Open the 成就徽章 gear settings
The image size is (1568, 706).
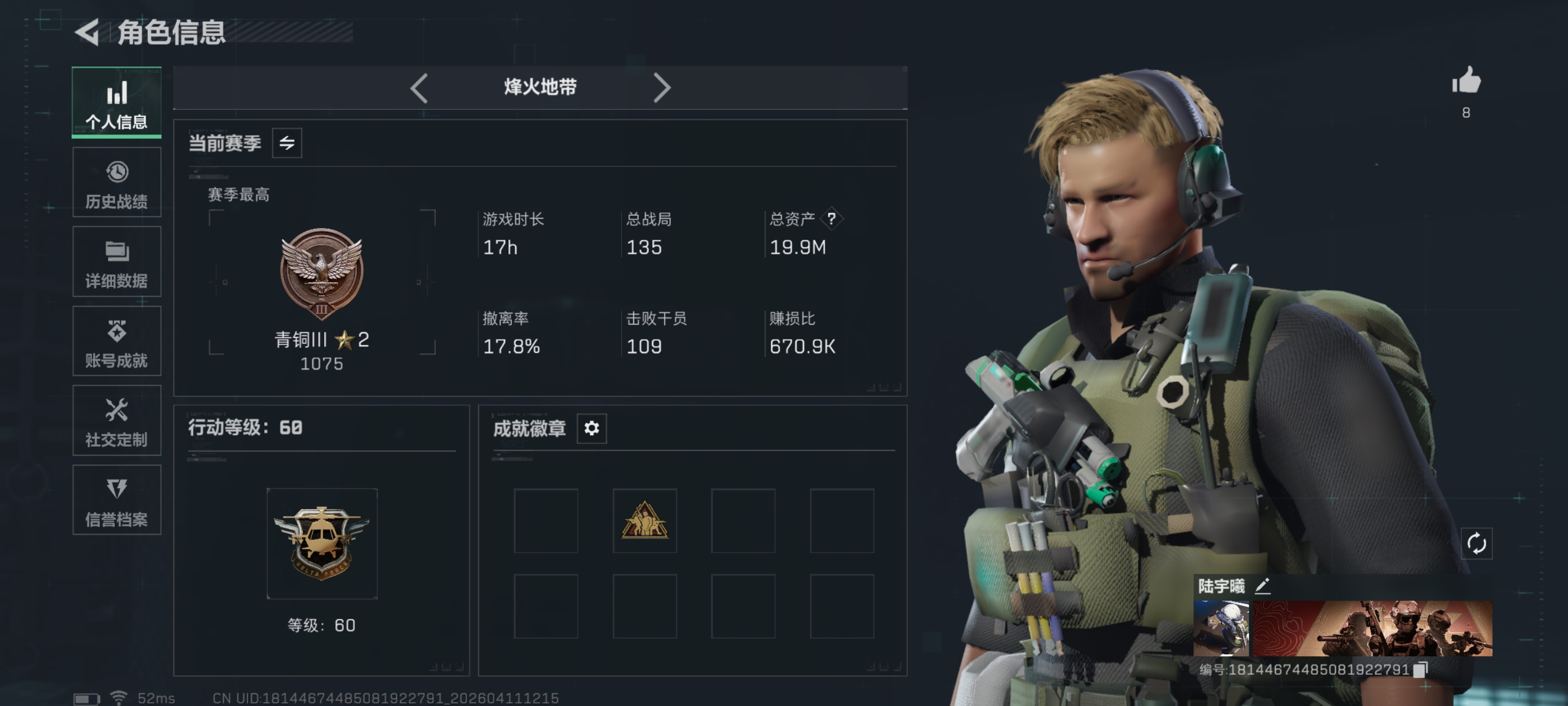click(x=591, y=428)
